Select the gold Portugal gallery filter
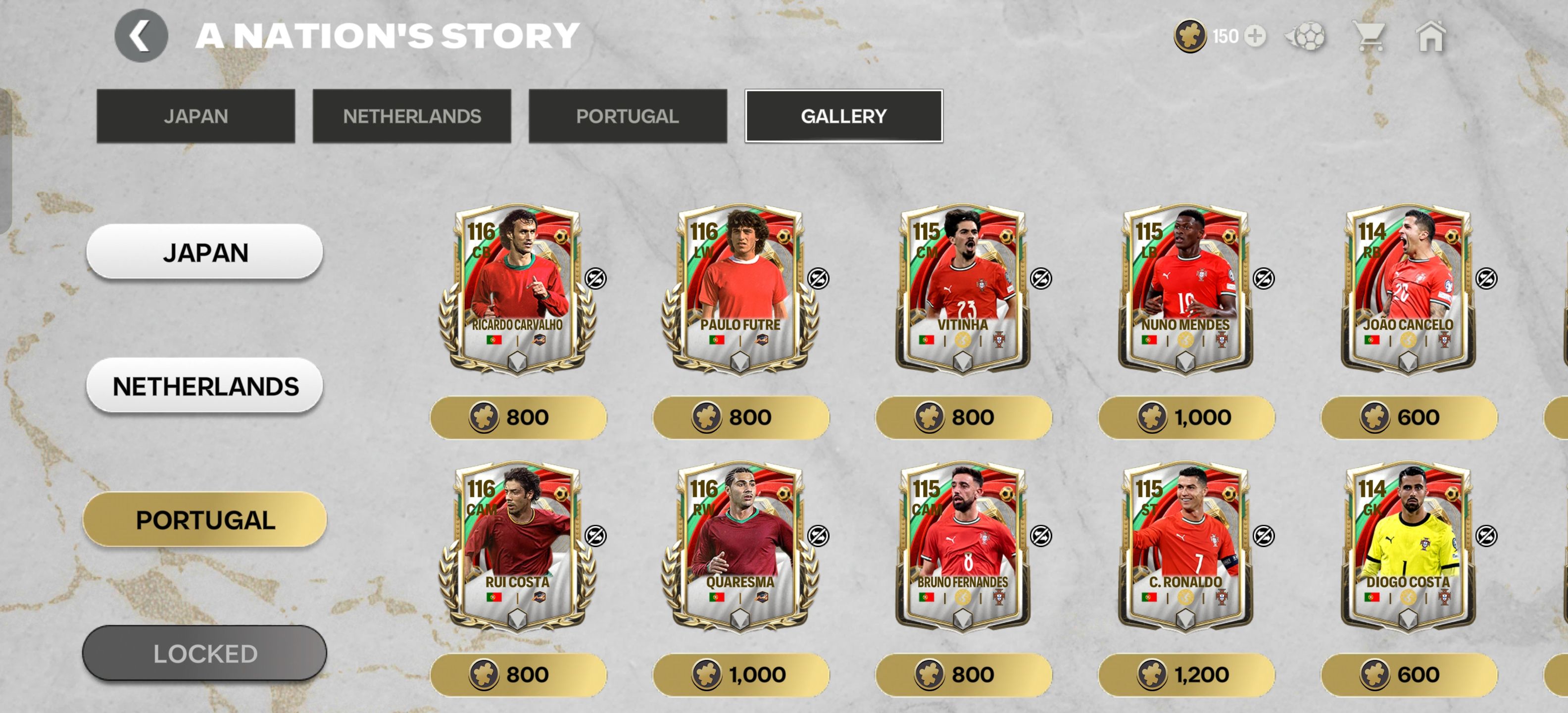This screenshot has width=1568, height=713. point(204,519)
